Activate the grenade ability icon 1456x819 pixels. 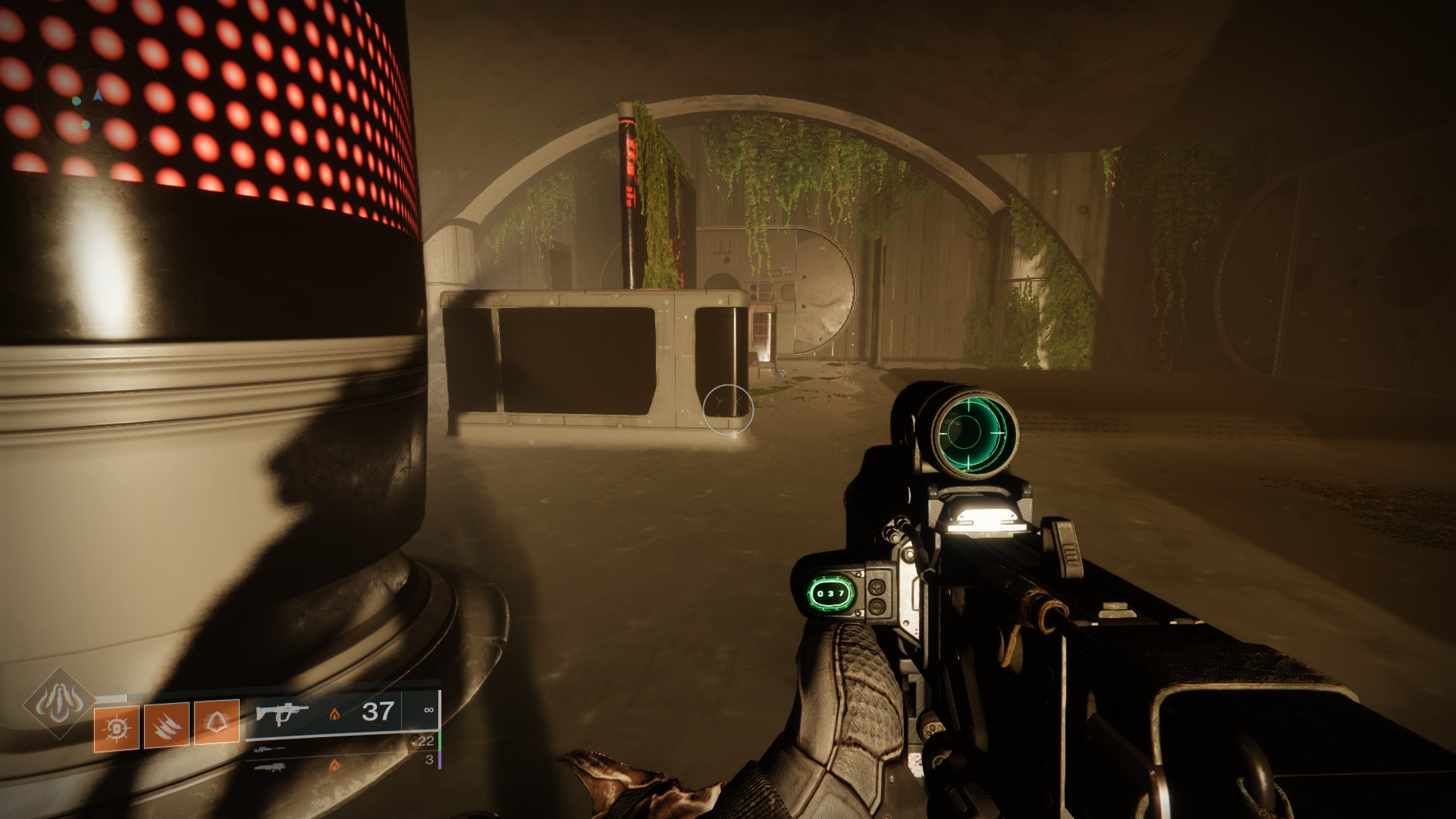coord(117,727)
